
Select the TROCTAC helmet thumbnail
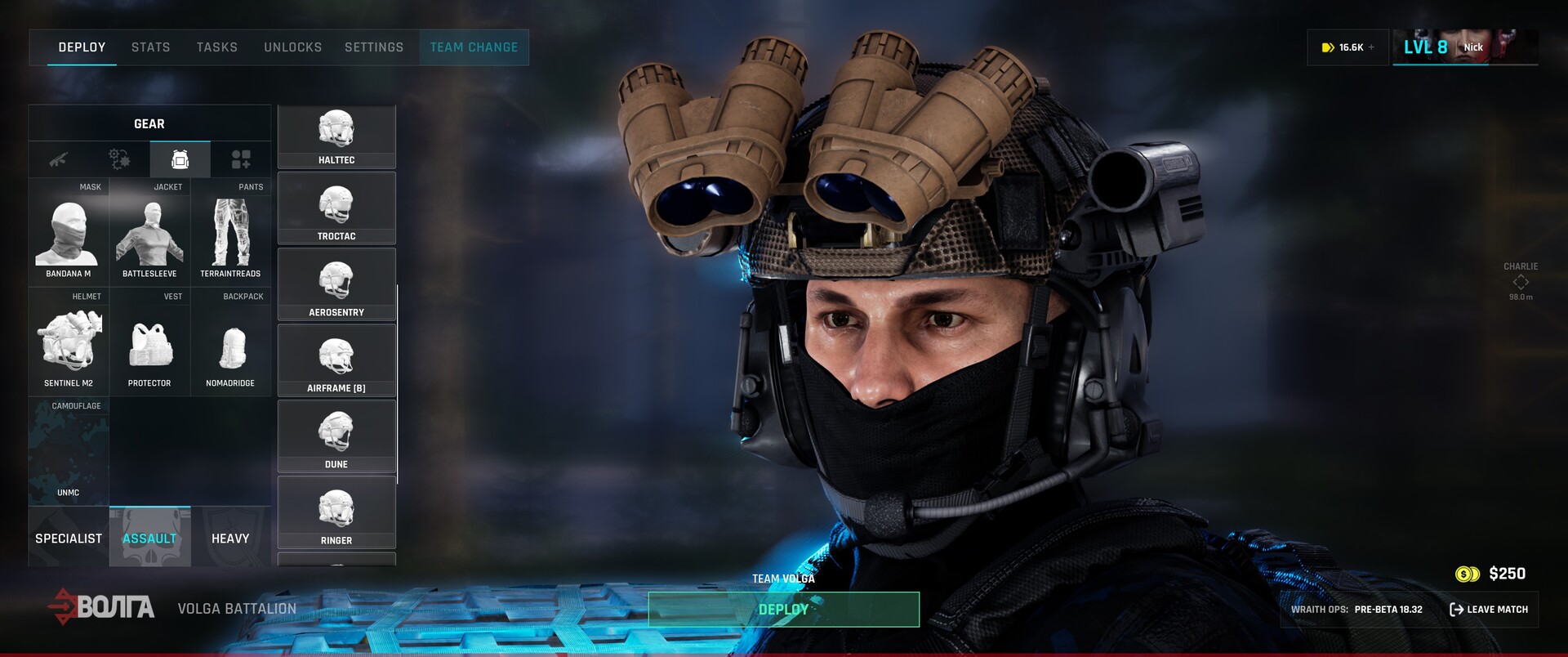coord(336,204)
